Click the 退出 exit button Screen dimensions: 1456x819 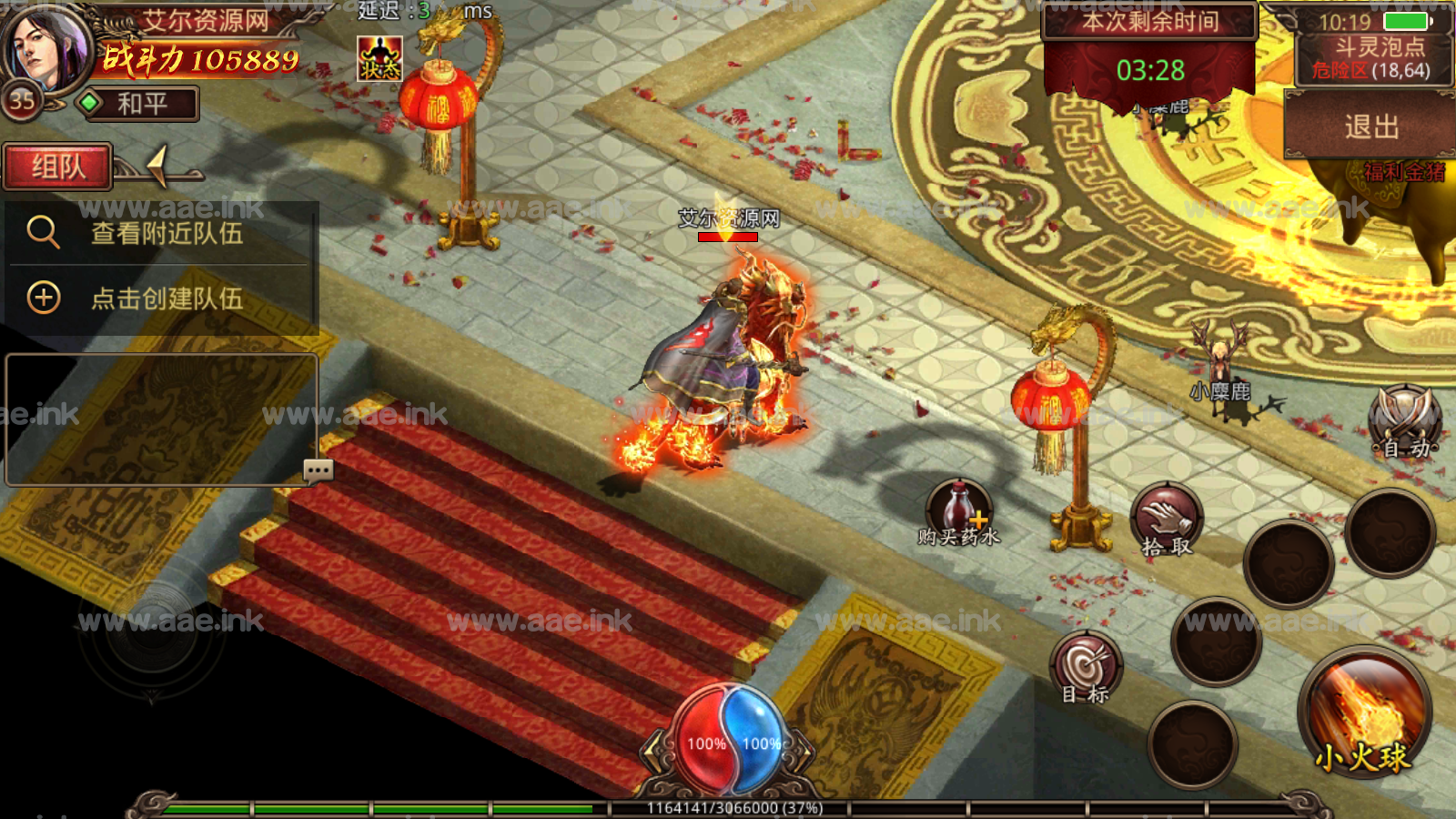[1370, 126]
